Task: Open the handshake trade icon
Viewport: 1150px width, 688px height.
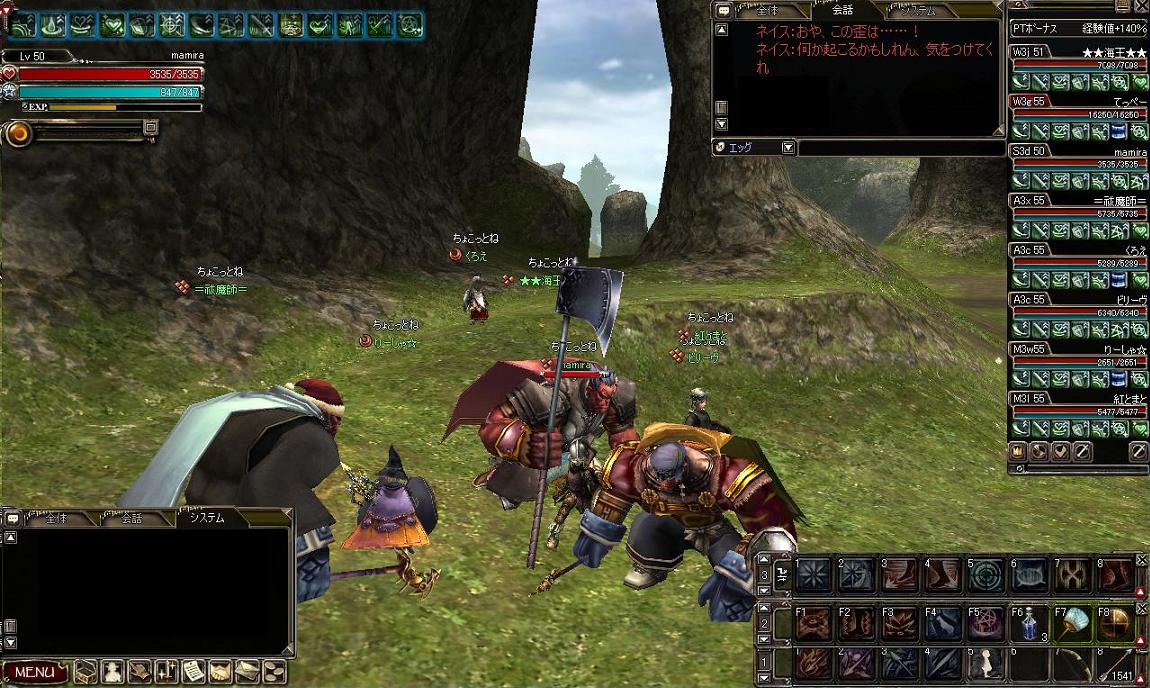Action: pos(220,672)
